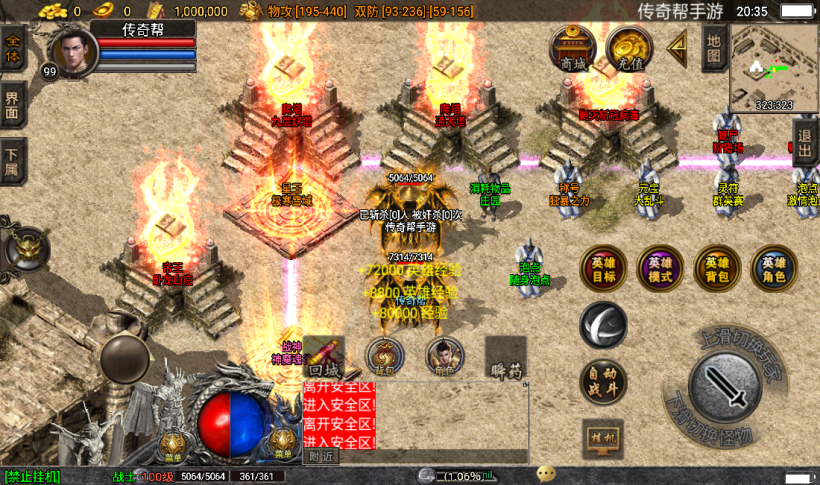This screenshot has height=485, width=820.
Task: Open the 英雄模式 hero mode button
Action: pyautogui.click(x=660, y=267)
